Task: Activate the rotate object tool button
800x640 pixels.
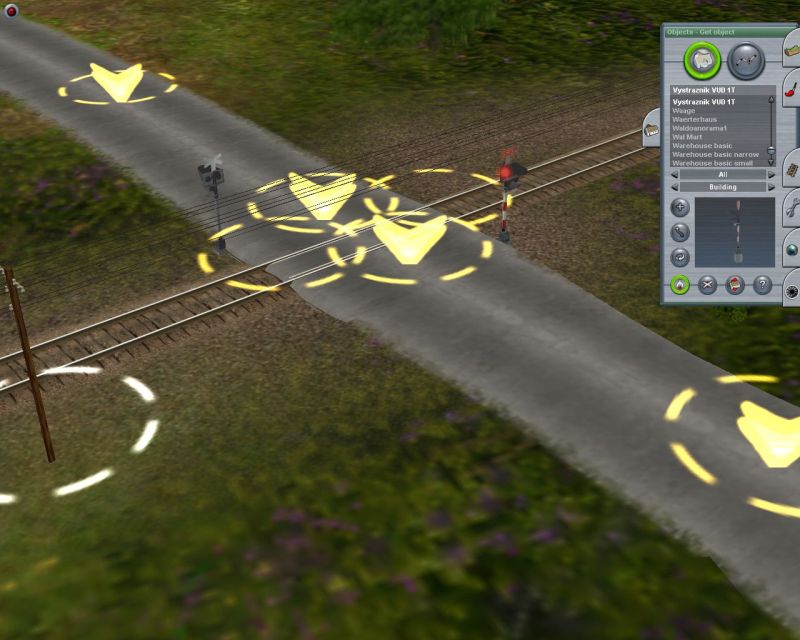Action: 680,257
